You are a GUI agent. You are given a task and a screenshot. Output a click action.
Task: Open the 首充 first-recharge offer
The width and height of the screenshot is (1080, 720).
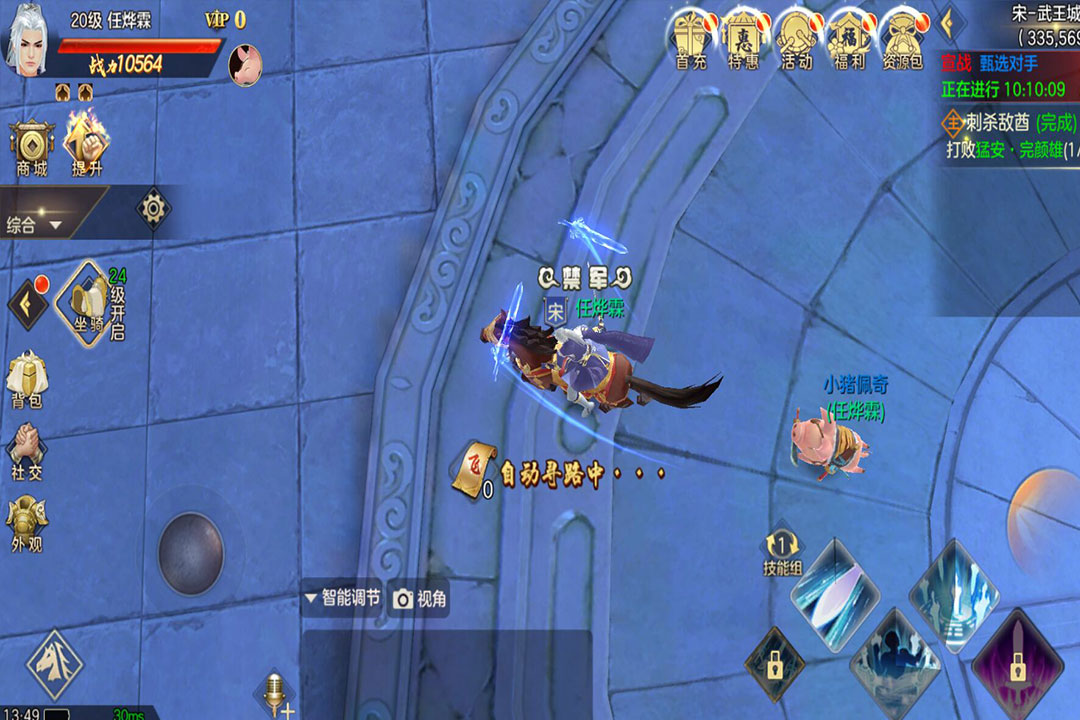click(691, 40)
